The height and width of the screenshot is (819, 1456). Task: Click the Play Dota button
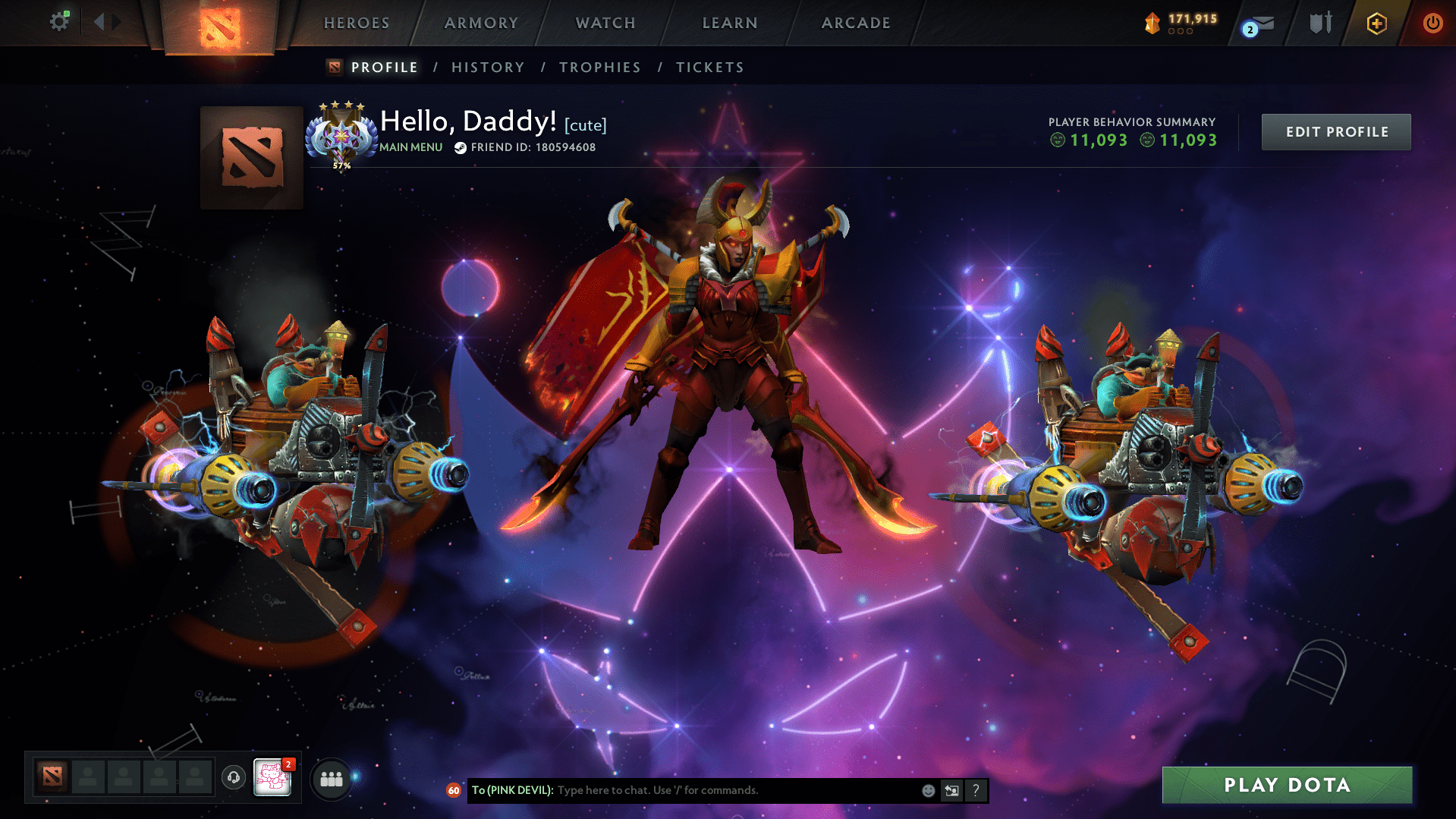click(1286, 785)
